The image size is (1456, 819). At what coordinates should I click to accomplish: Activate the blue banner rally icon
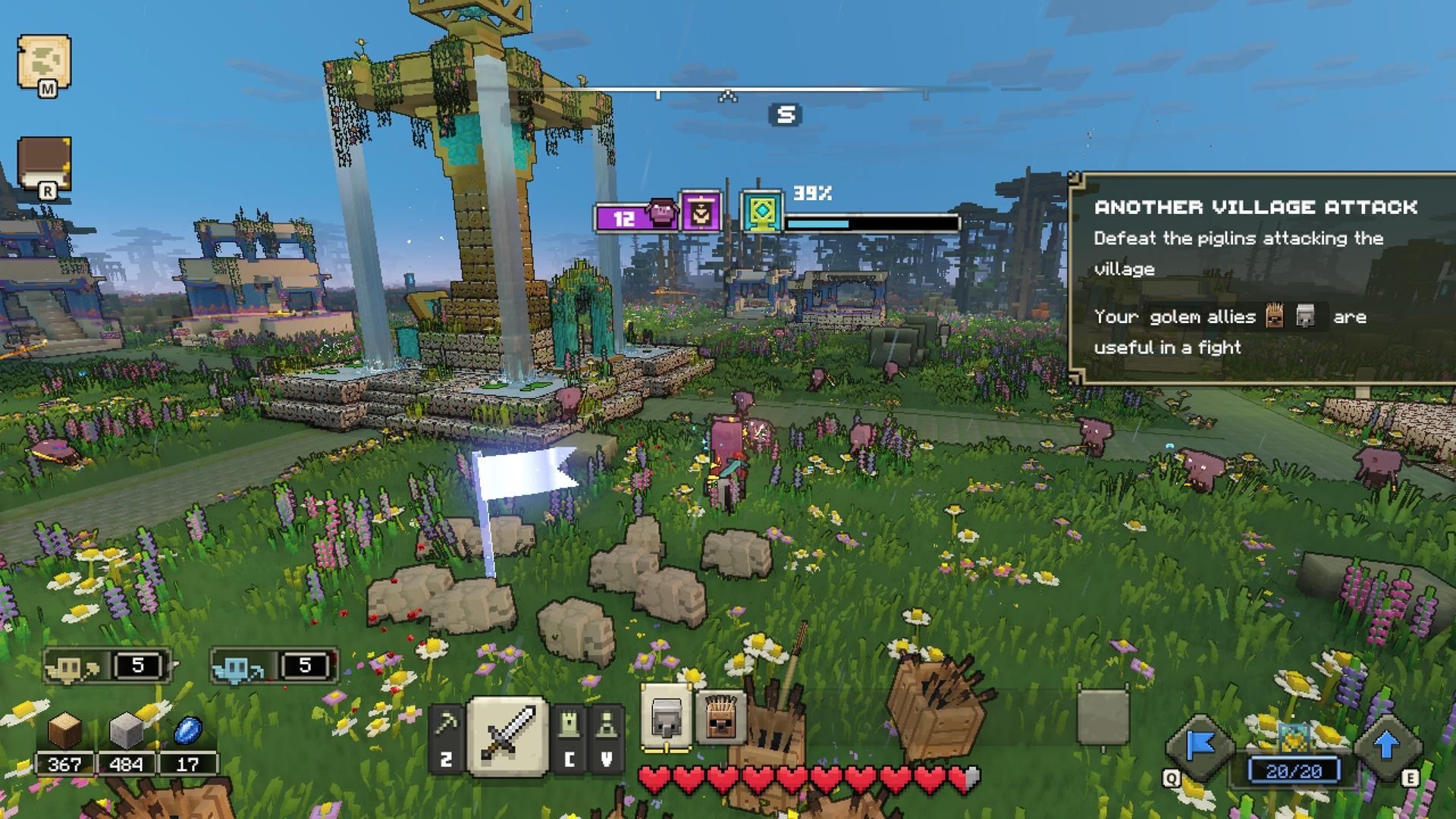point(1200,747)
